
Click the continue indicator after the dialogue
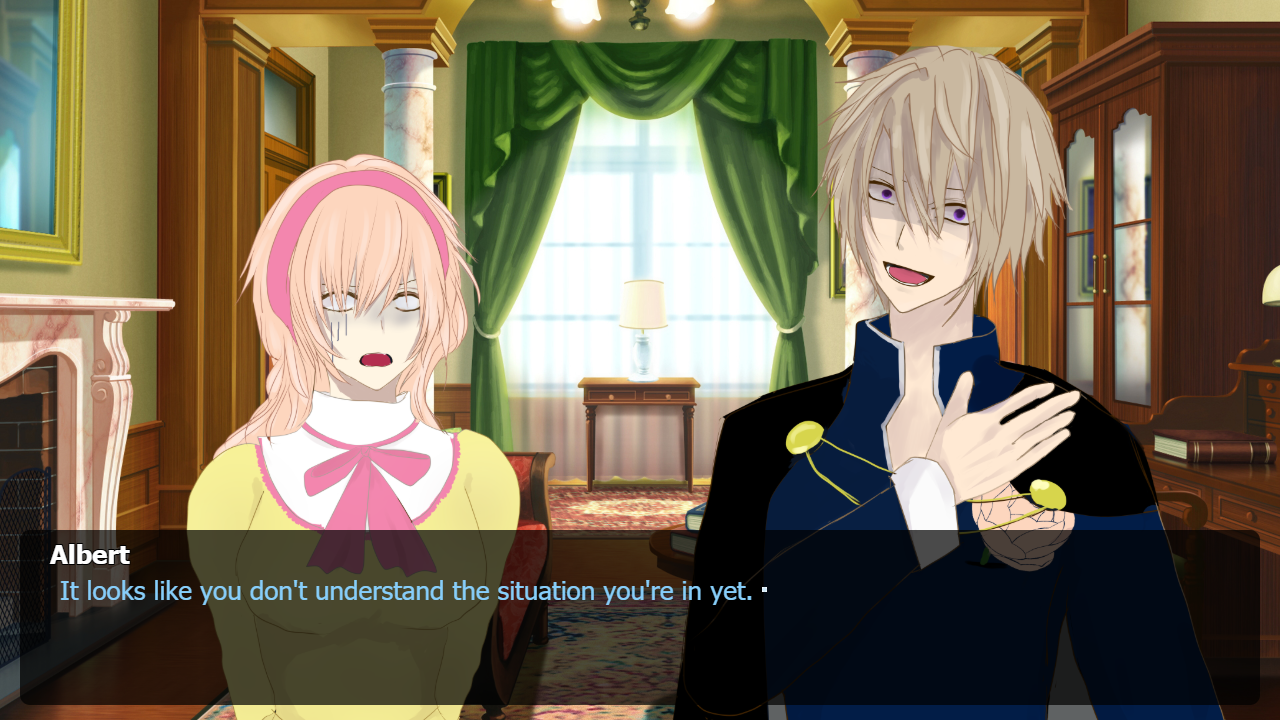point(764,590)
